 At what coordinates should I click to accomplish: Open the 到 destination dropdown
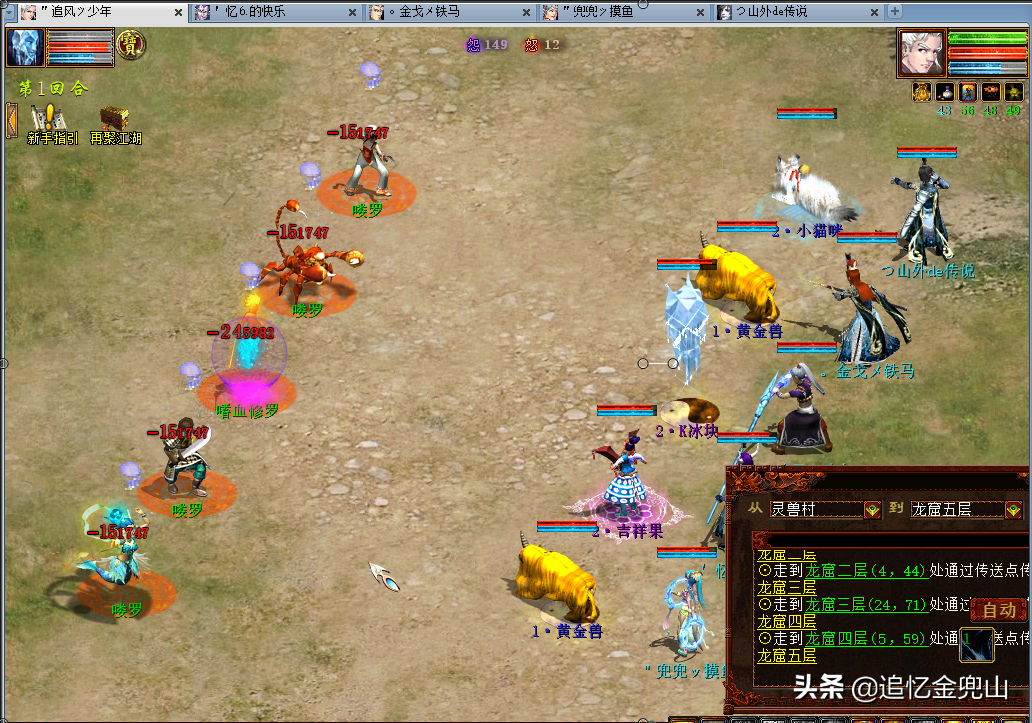(1012, 509)
